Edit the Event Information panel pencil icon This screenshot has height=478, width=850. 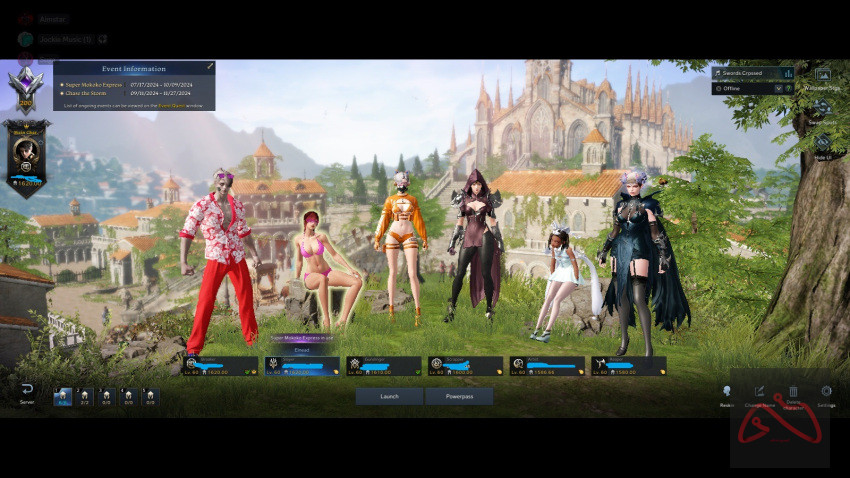[x=210, y=66]
